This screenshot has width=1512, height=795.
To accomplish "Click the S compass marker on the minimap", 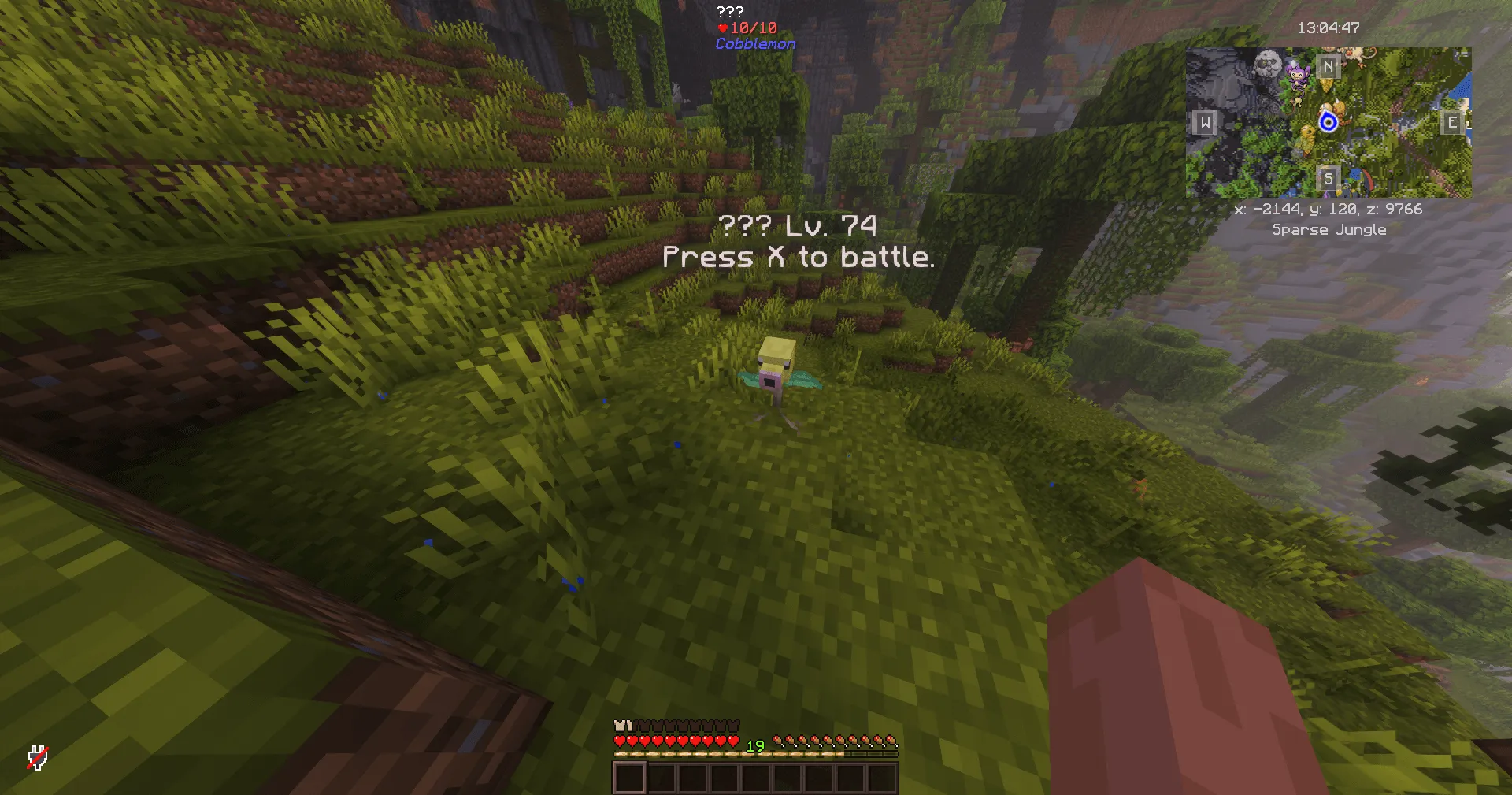I will [1329, 179].
